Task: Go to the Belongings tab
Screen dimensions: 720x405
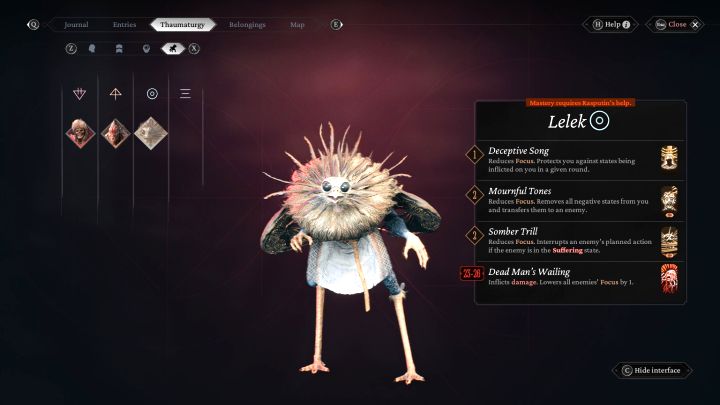Action: tap(247, 24)
